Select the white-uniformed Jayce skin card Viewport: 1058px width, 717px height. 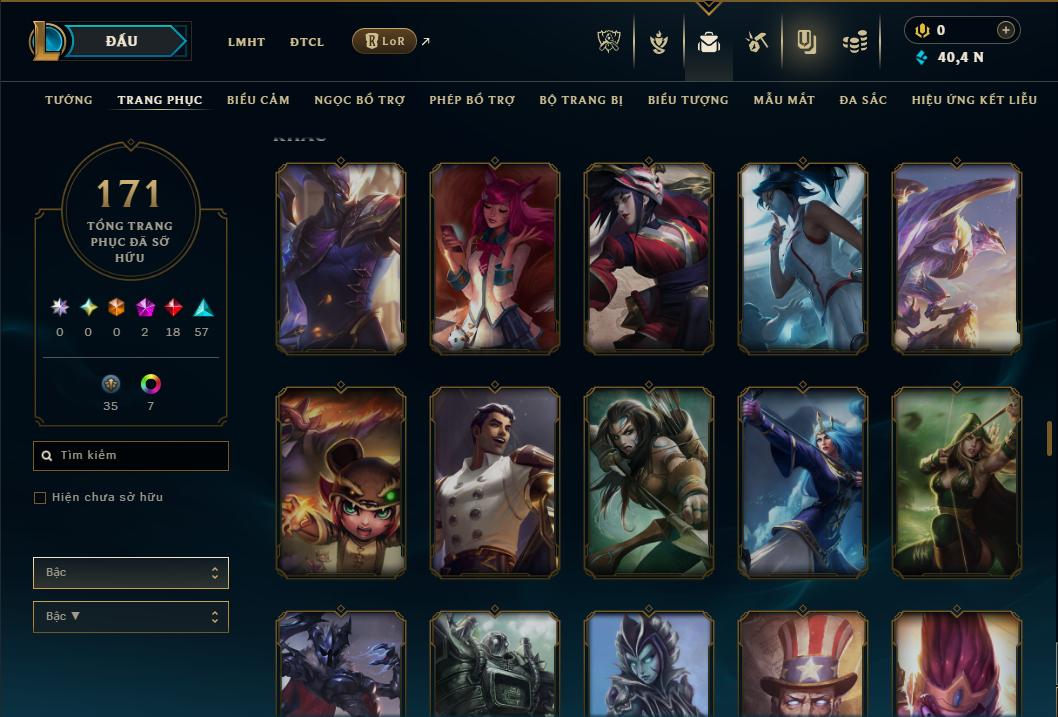pyautogui.click(x=494, y=483)
